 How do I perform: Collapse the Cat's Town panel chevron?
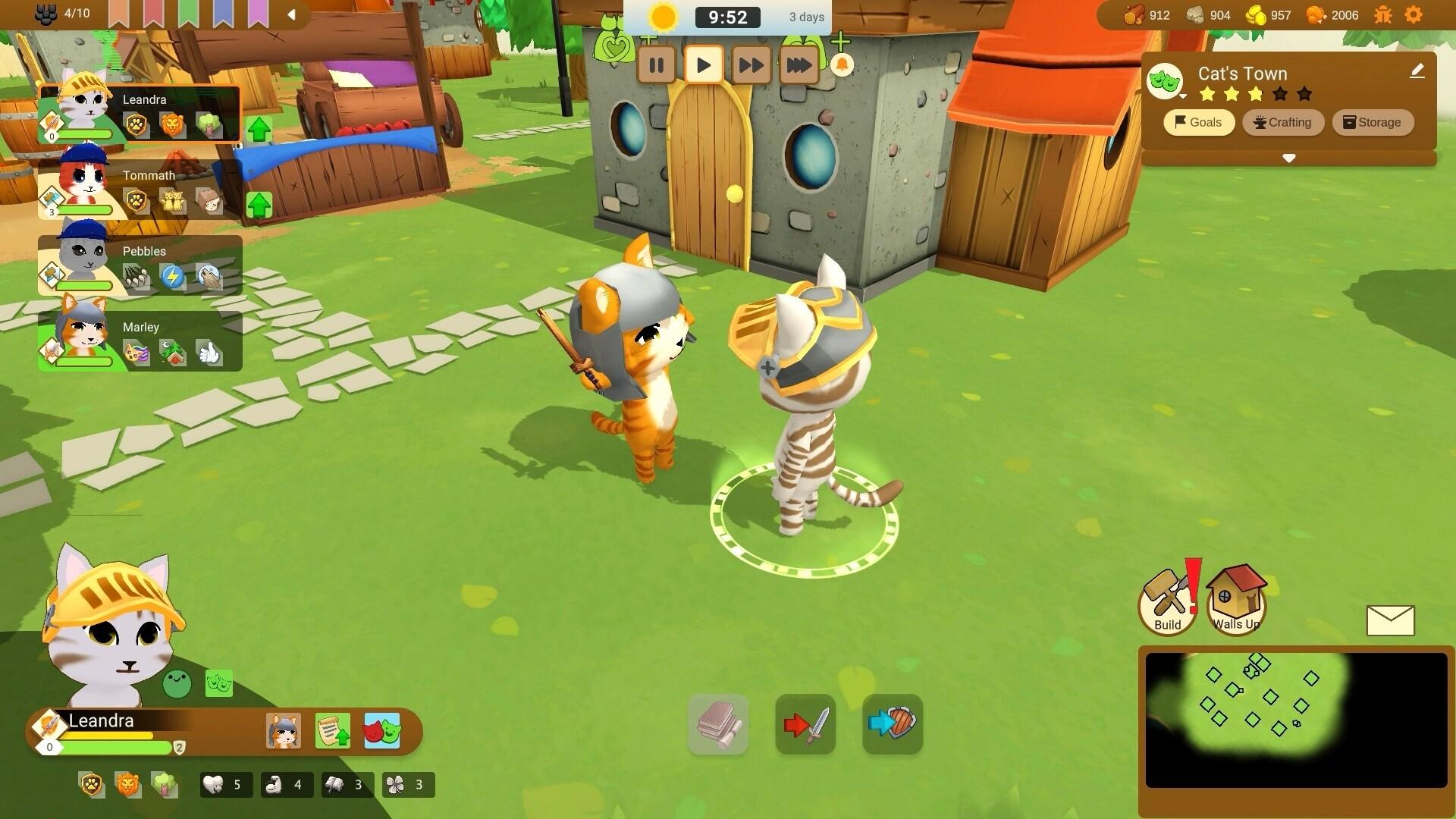tap(1288, 158)
